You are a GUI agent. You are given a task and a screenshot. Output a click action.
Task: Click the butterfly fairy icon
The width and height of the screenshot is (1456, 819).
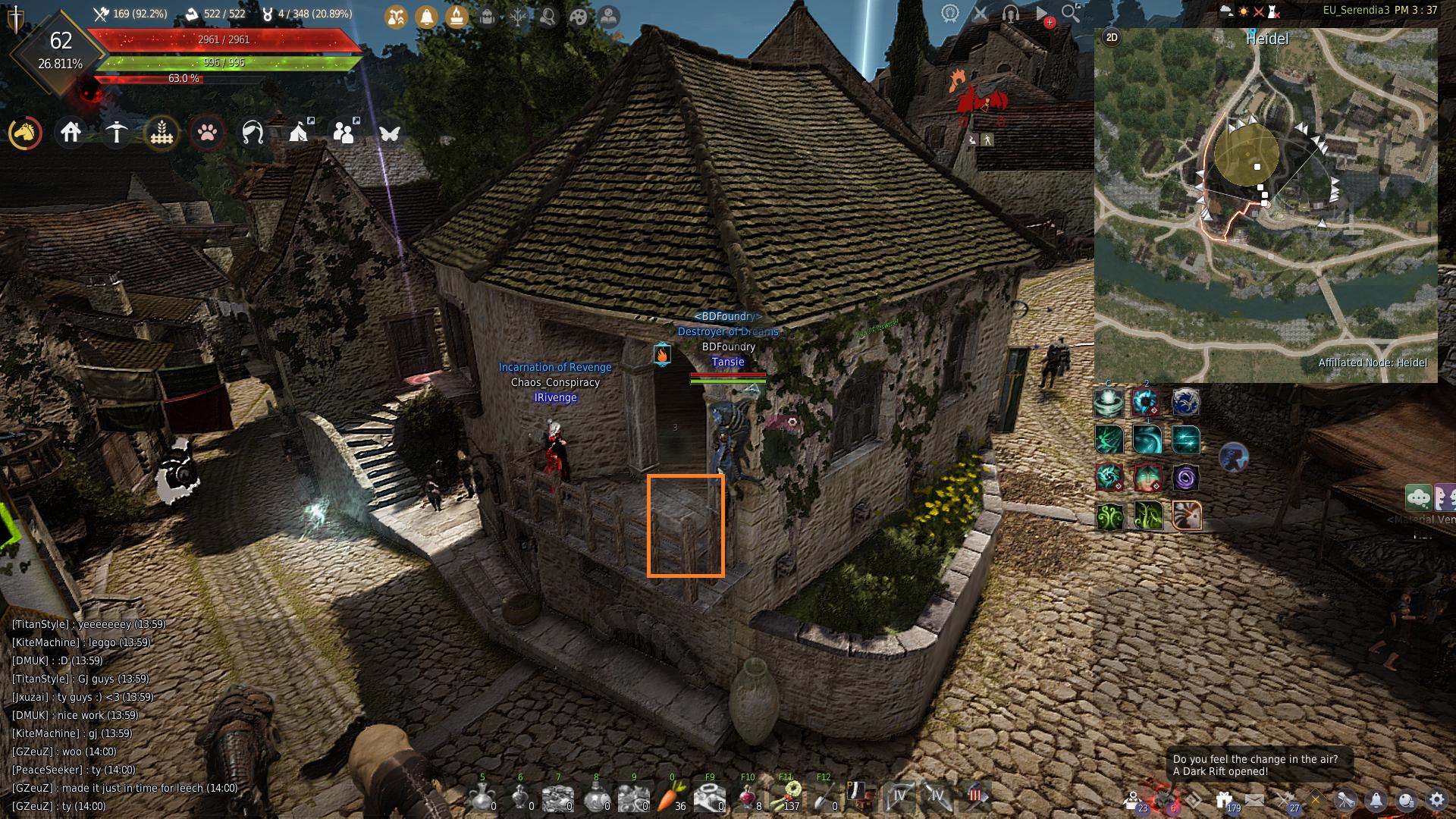pos(390,133)
